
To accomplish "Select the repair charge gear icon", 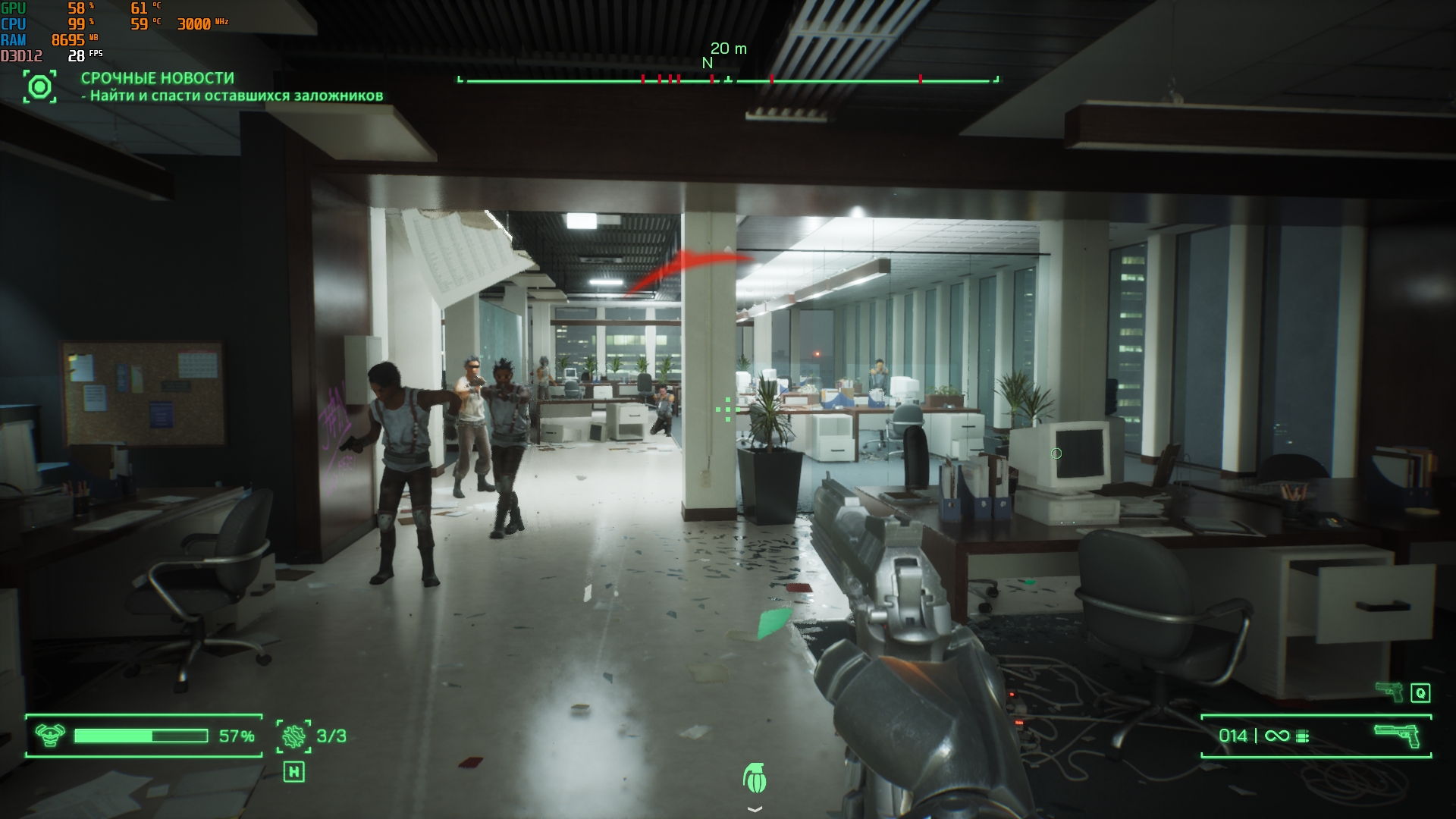I will (x=293, y=736).
